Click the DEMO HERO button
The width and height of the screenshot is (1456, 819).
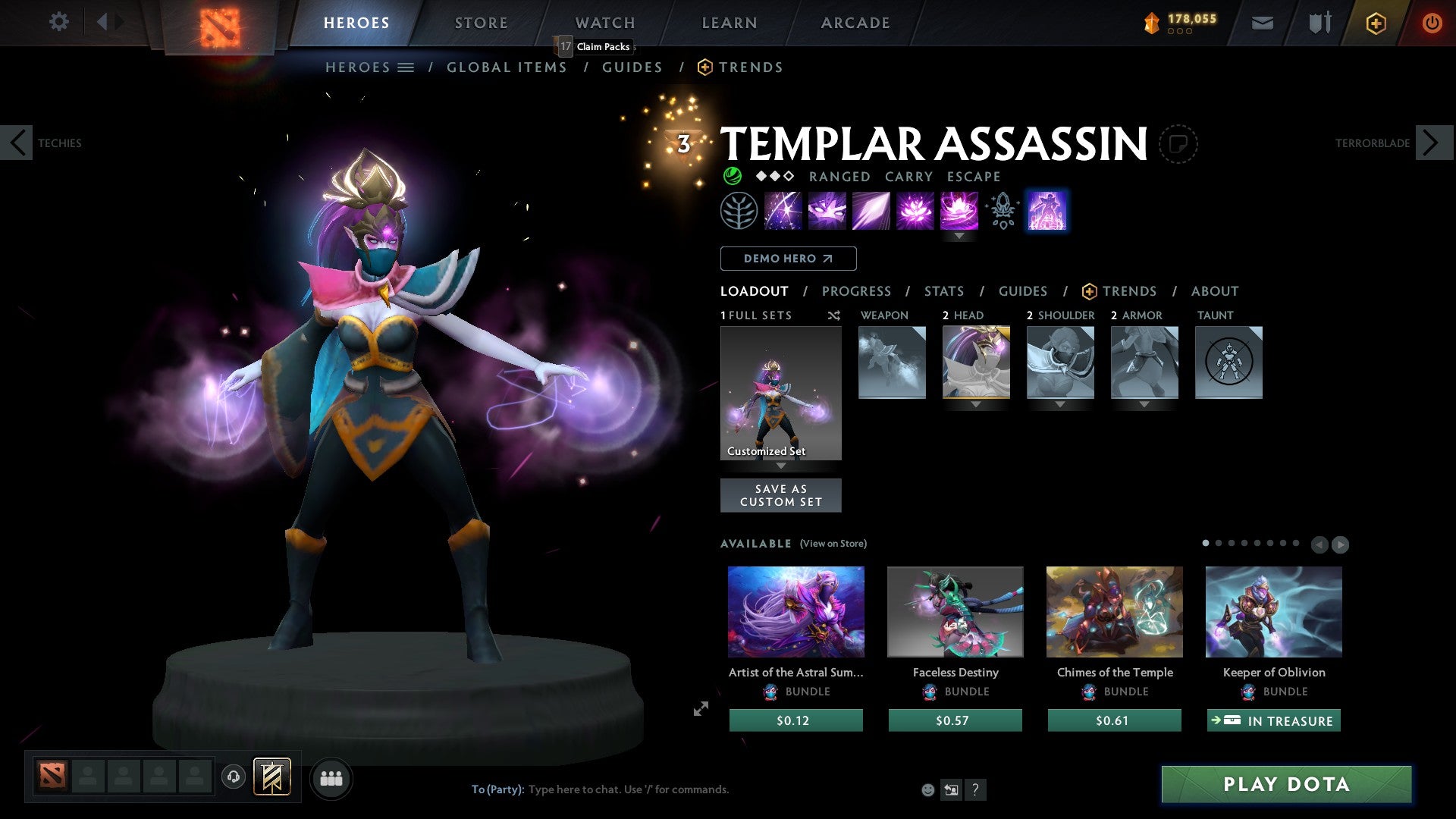[788, 259]
